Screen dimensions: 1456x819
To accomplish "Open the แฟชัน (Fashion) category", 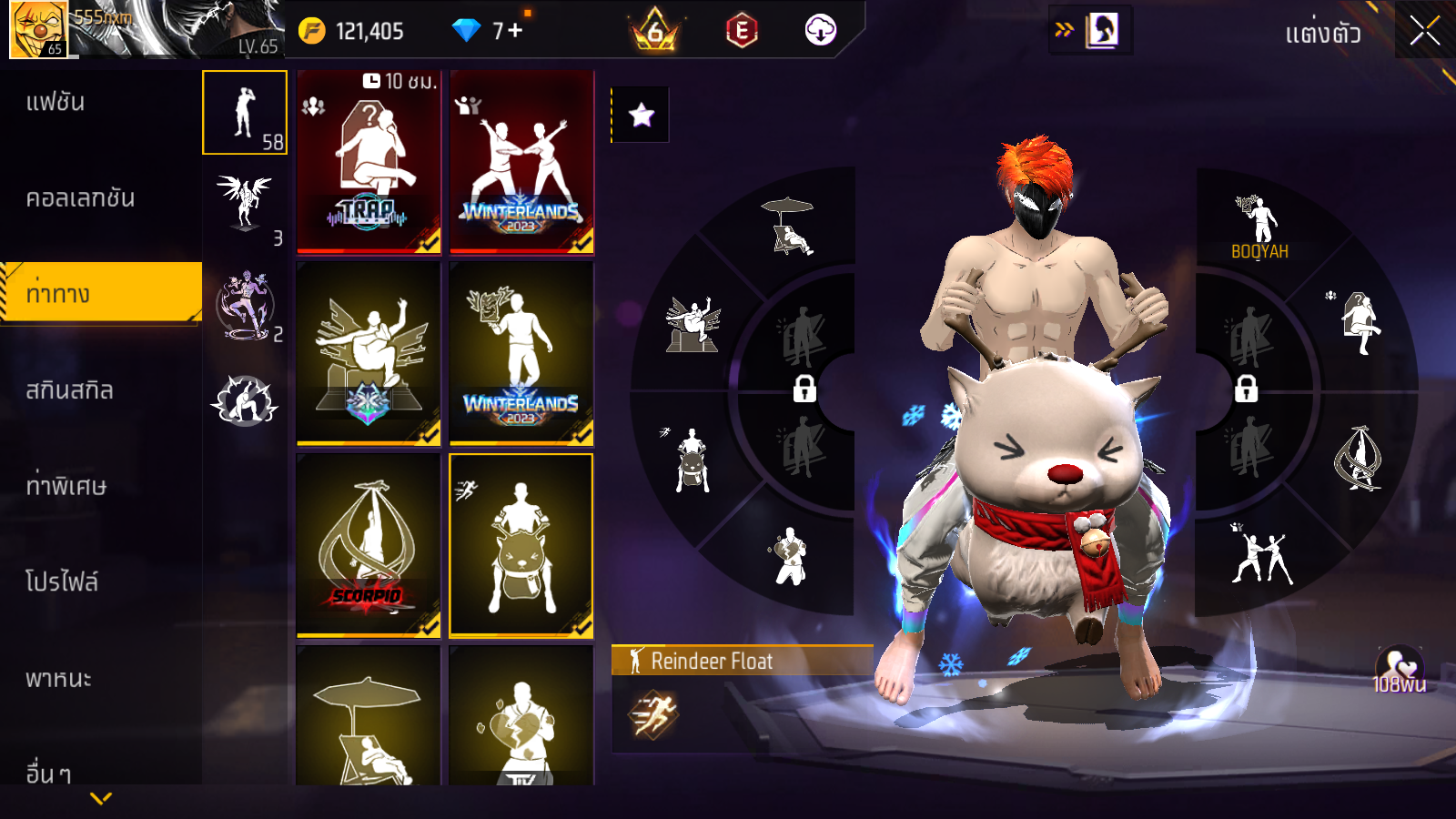I will click(x=56, y=102).
